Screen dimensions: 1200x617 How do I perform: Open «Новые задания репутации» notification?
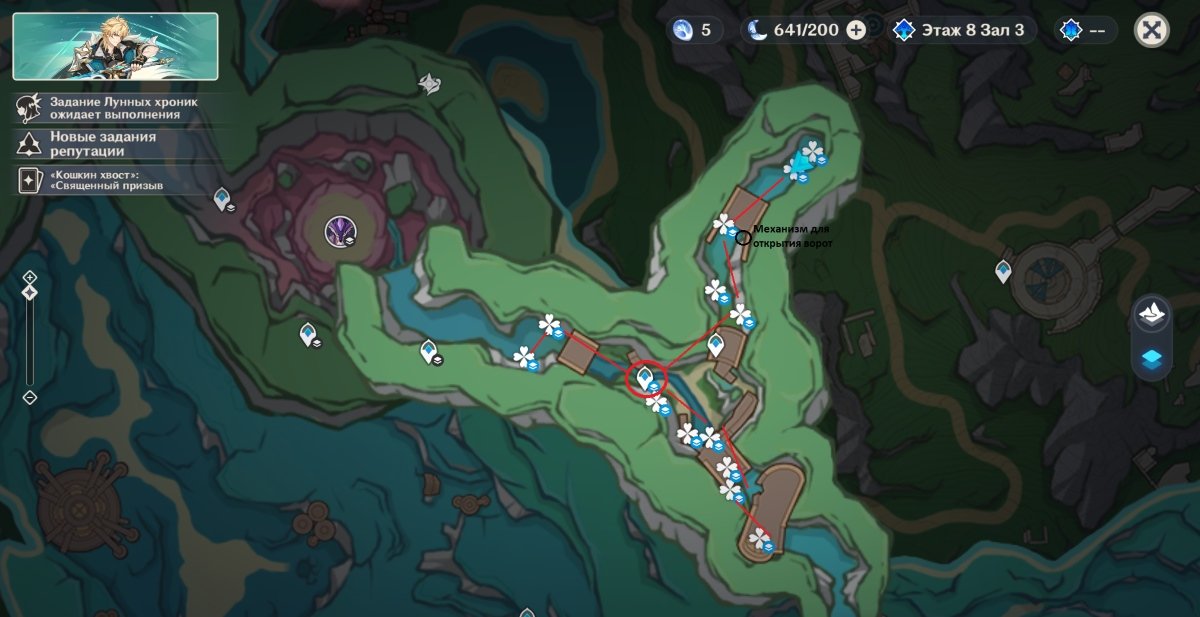[x=90, y=144]
